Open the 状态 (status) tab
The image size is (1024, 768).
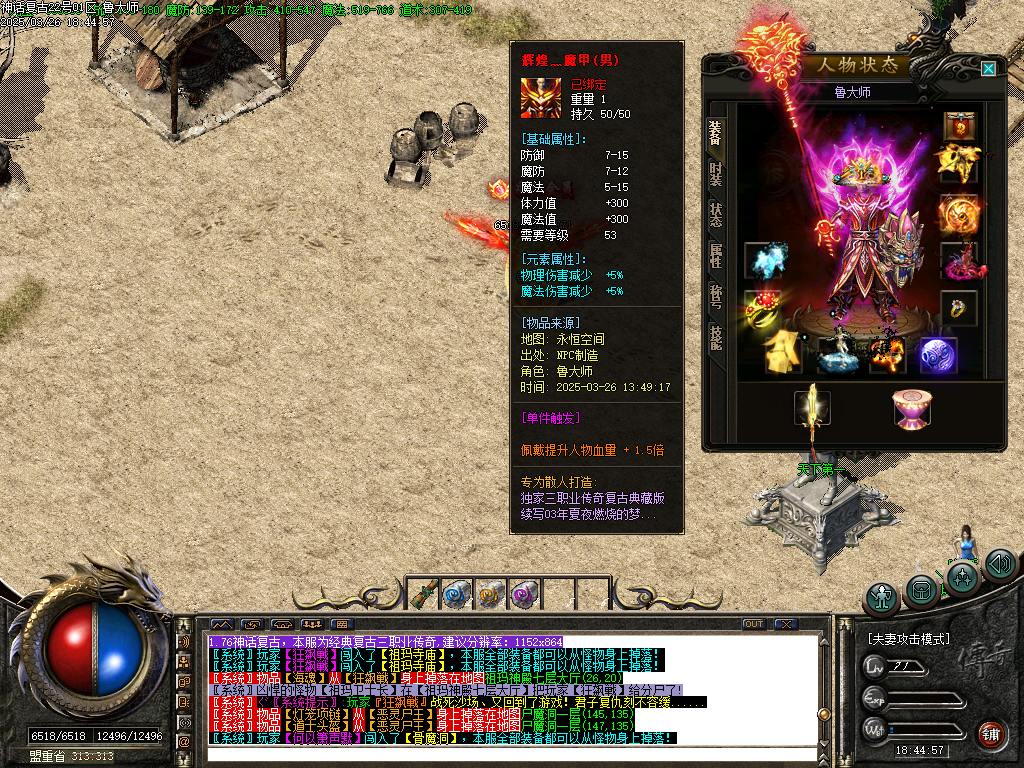[715, 214]
